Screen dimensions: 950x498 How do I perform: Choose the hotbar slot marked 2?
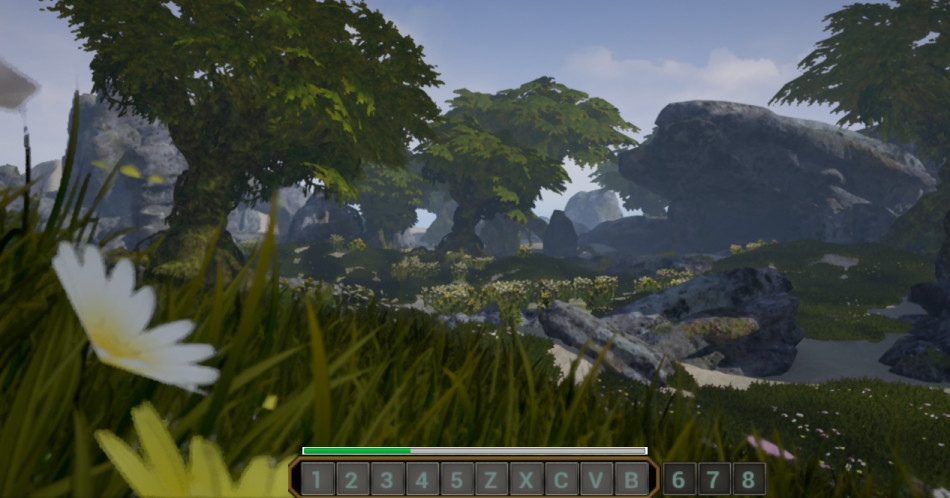tap(352, 479)
